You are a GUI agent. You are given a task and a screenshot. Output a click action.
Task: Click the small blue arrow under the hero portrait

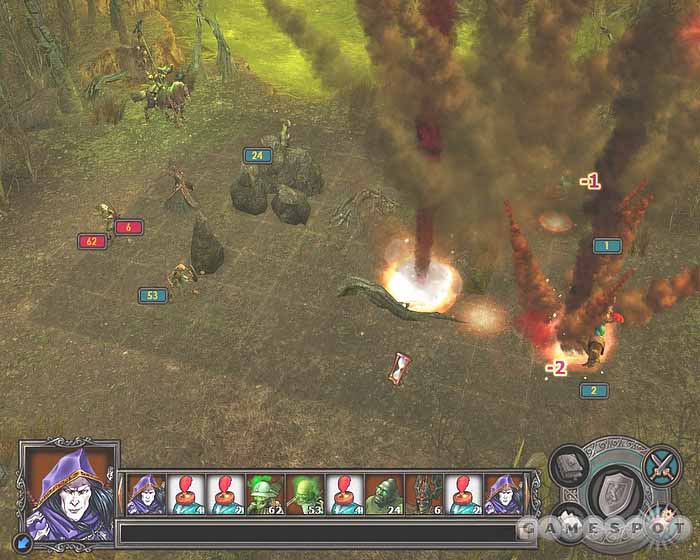(24, 544)
